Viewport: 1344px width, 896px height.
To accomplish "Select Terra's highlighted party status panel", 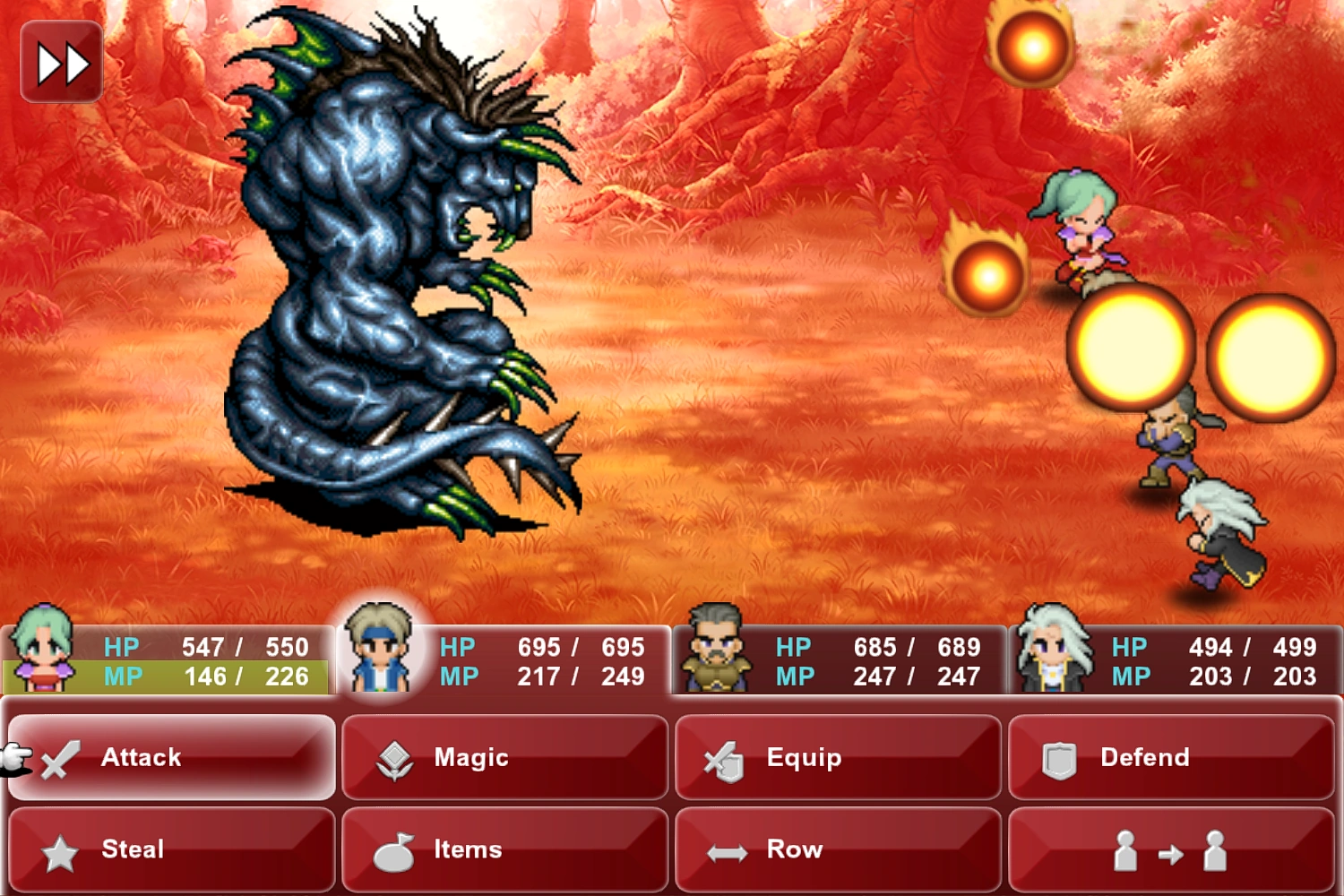I will (170, 659).
